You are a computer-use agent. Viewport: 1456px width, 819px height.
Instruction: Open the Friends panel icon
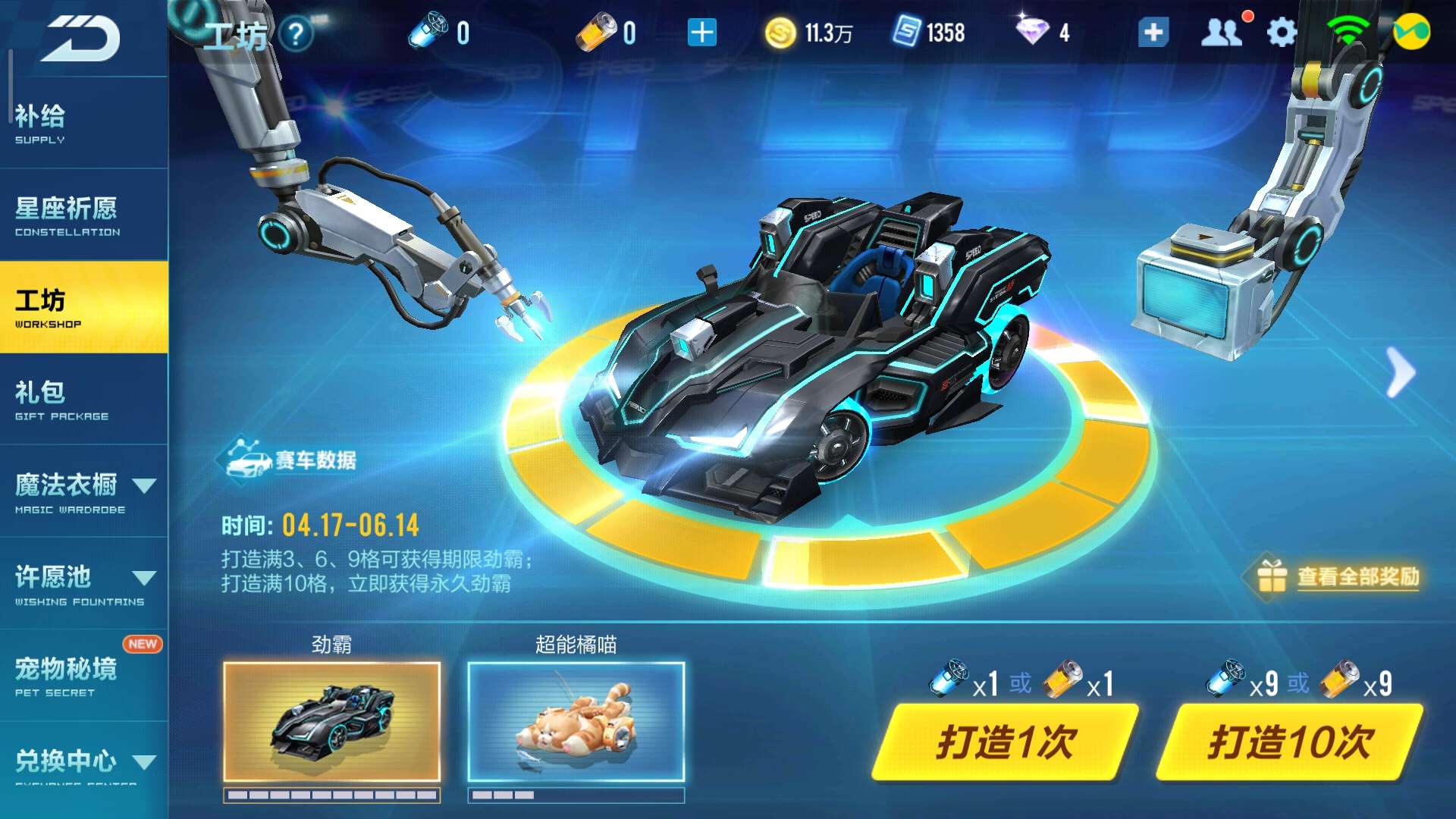(x=1222, y=33)
